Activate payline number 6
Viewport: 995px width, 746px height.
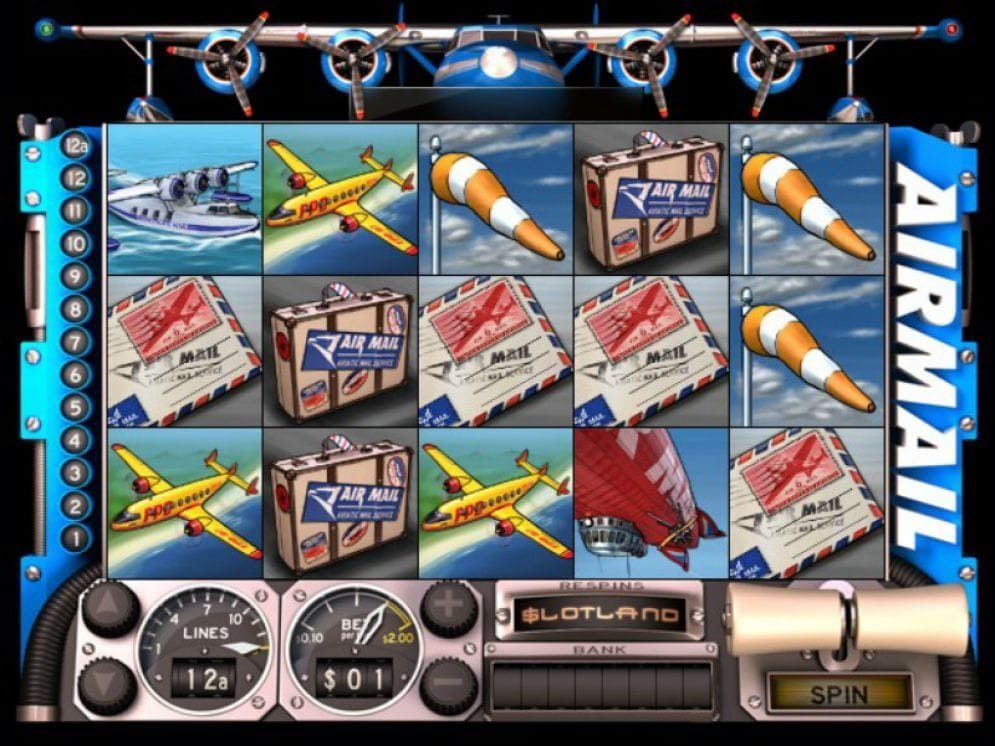(76, 374)
